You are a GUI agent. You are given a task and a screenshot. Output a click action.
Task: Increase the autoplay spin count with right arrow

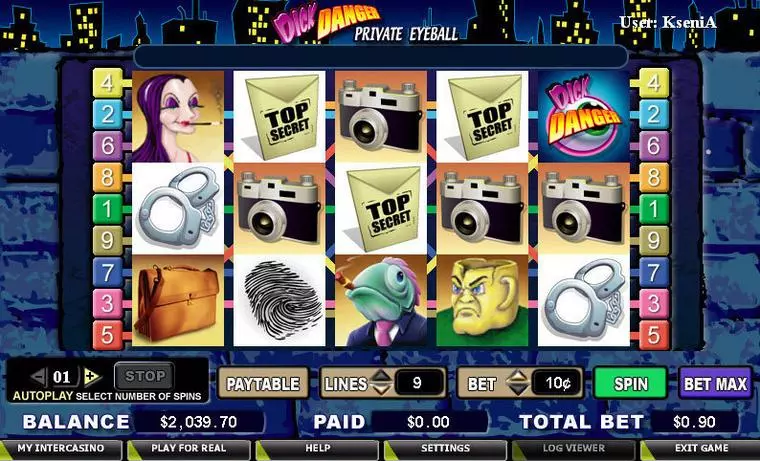91,377
